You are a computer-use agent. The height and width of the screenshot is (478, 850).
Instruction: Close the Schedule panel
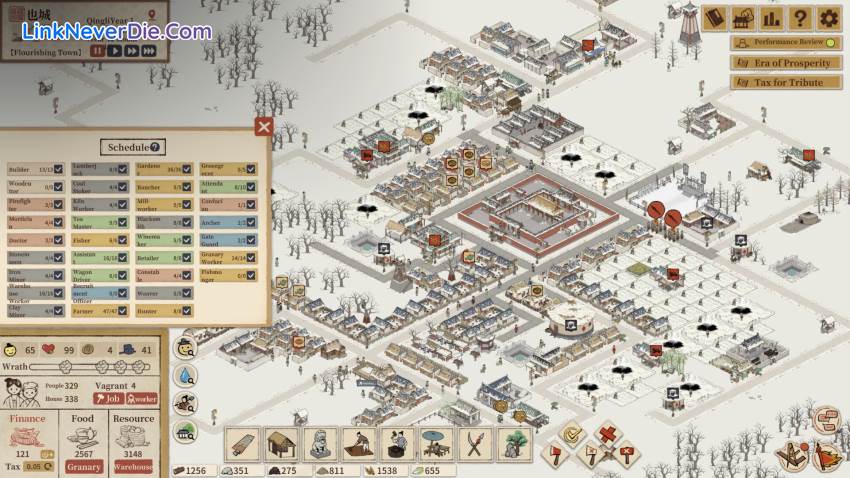(x=264, y=126)
